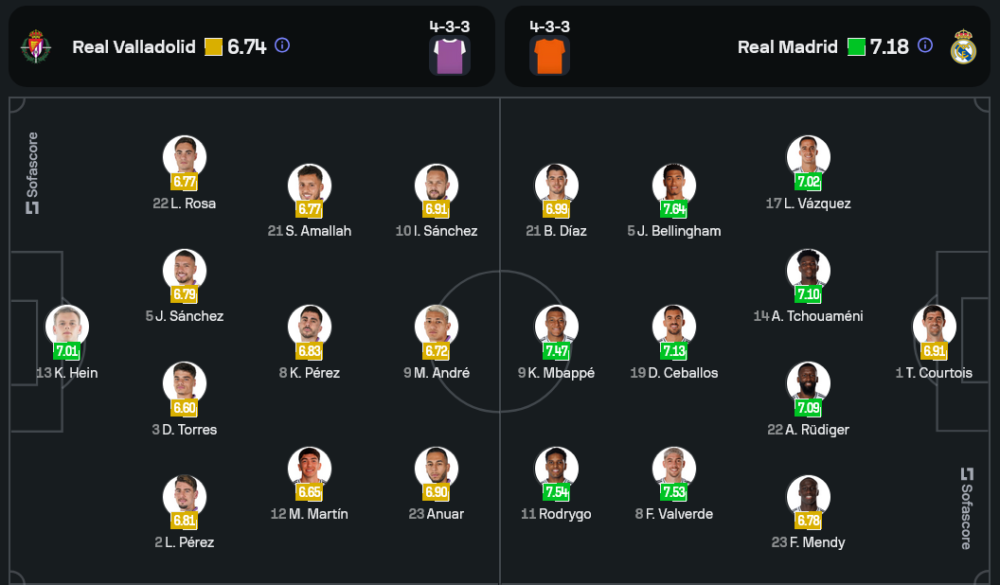Open M. André's player details

pyautogui.click(x=437, y=327)
